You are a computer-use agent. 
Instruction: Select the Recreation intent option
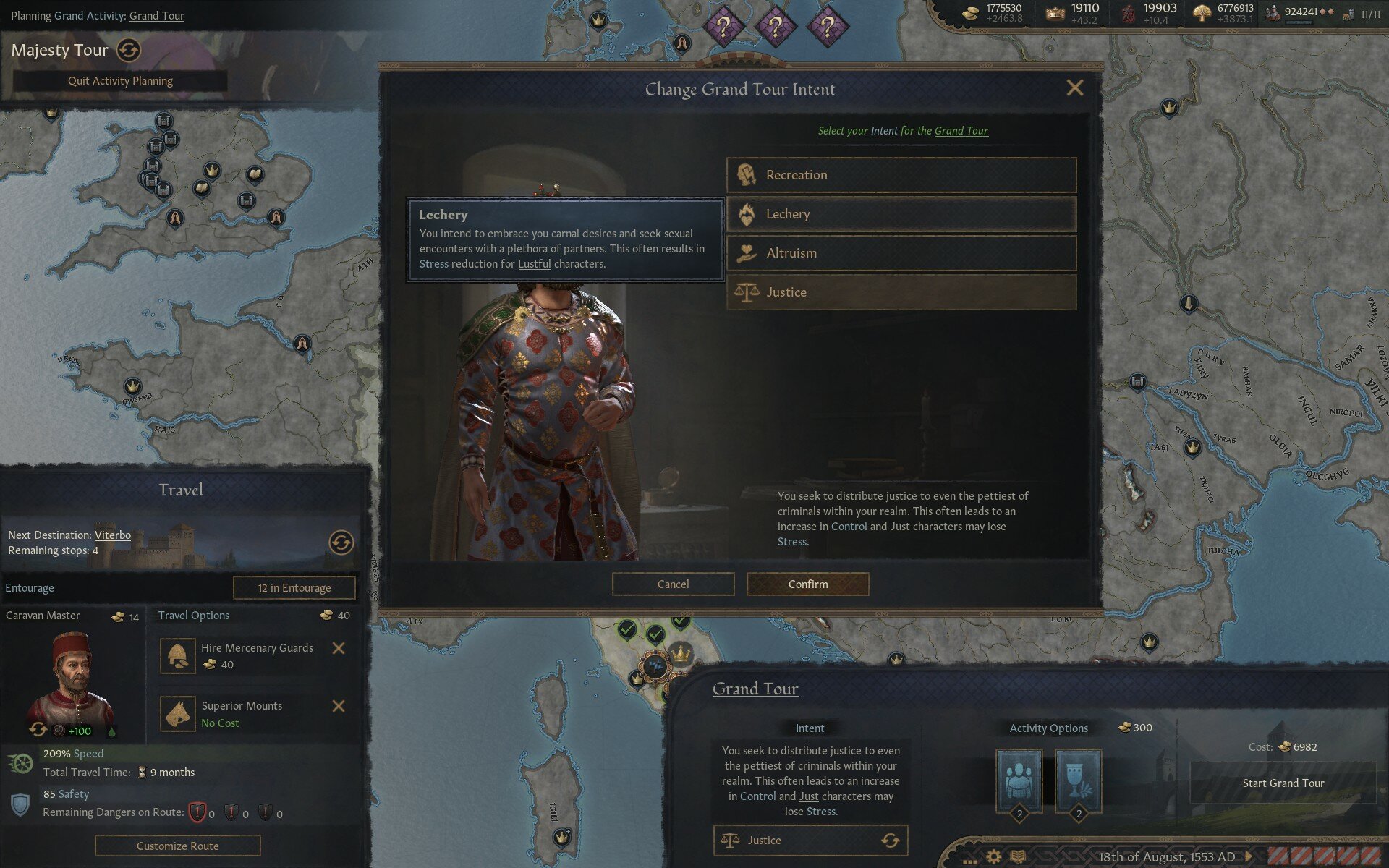899,175
